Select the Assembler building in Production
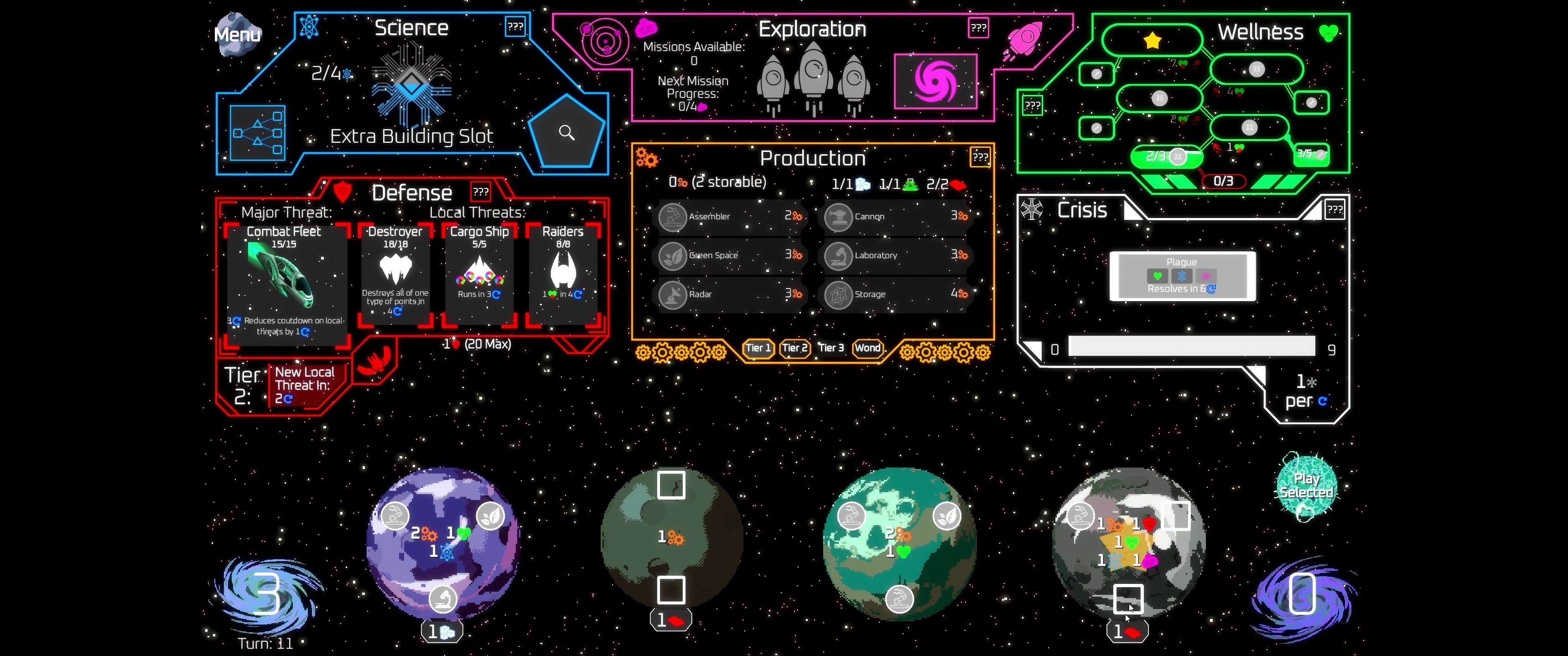Viewport: 1568px width, 656px height. click(732, 216)
